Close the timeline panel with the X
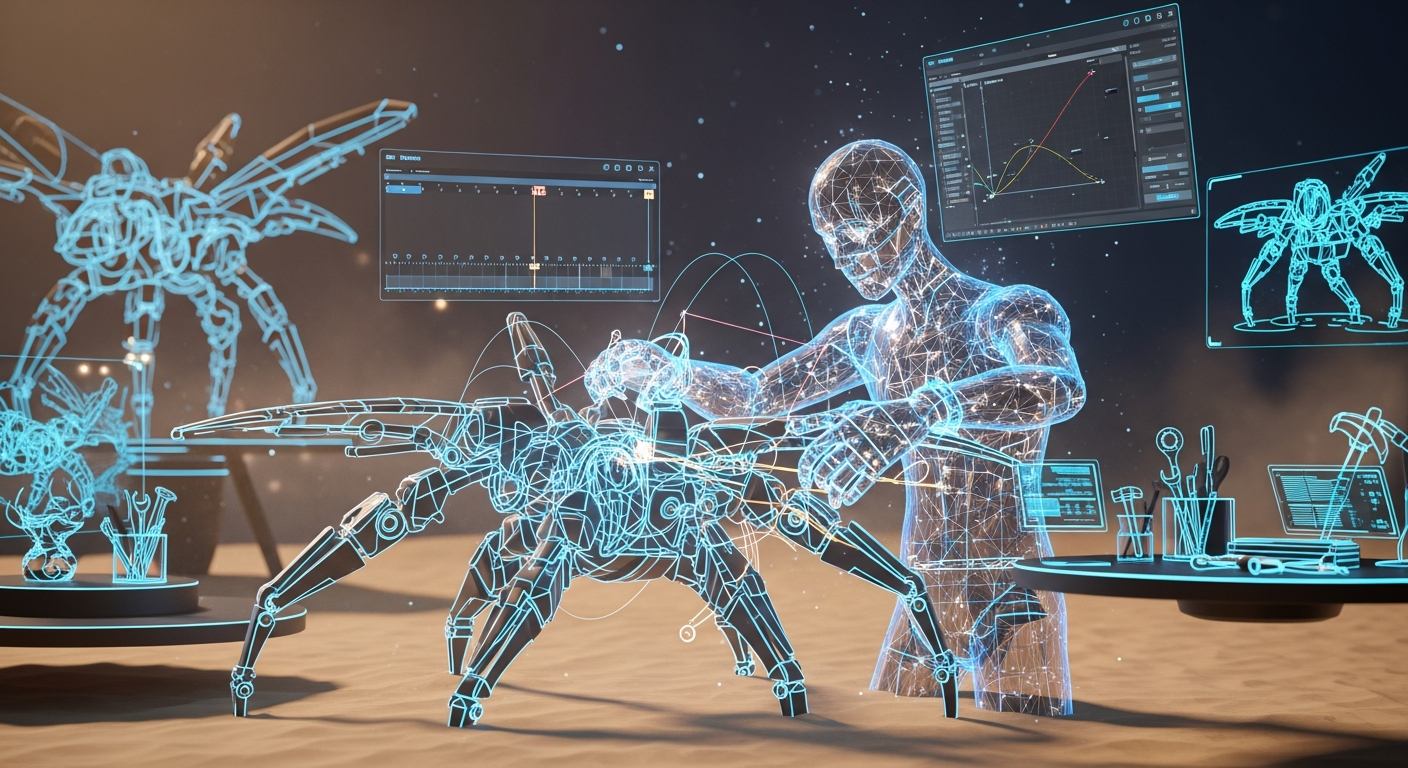 coord(652,169)
